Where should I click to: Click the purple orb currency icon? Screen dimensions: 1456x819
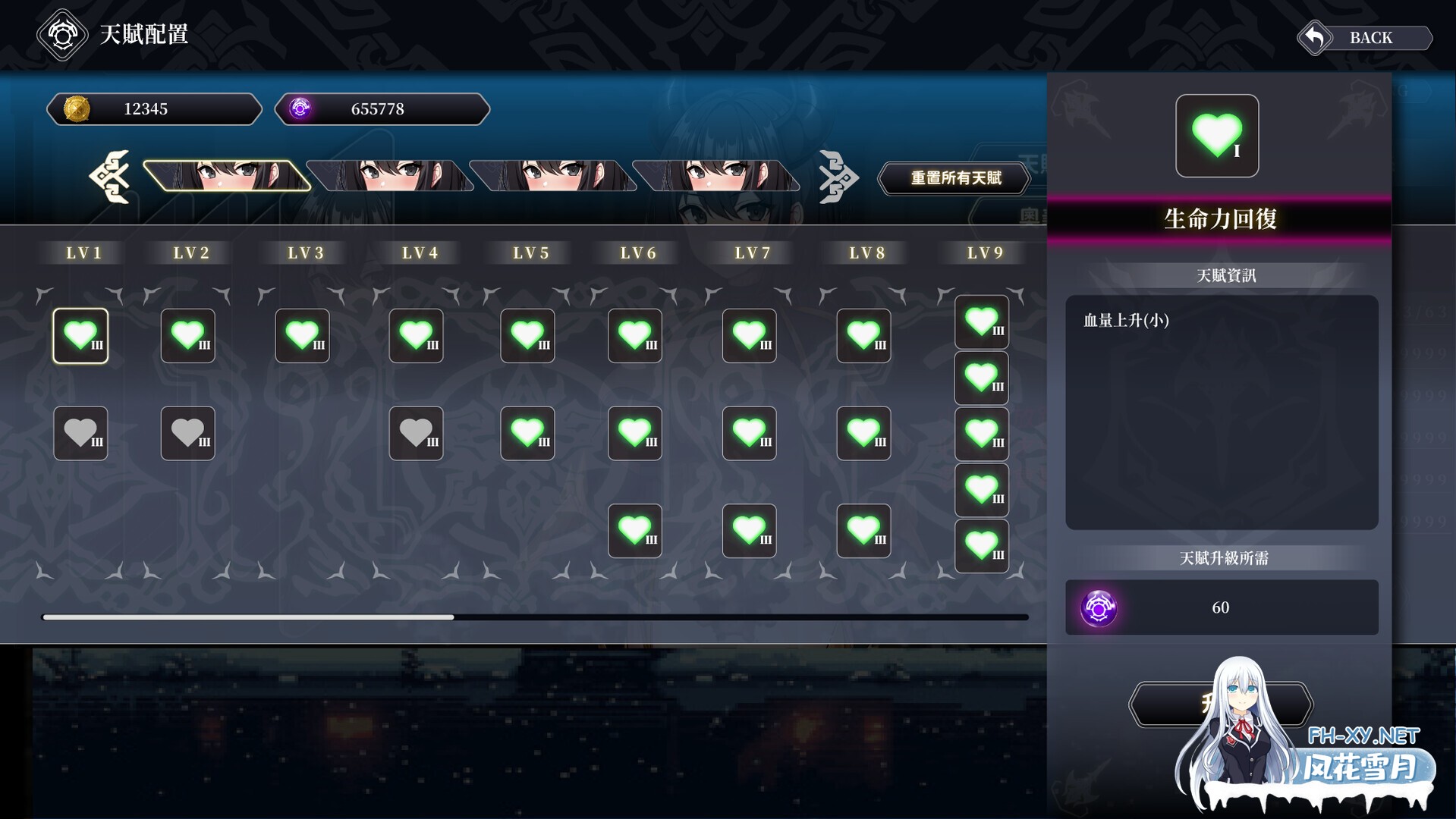pos(301,109)
